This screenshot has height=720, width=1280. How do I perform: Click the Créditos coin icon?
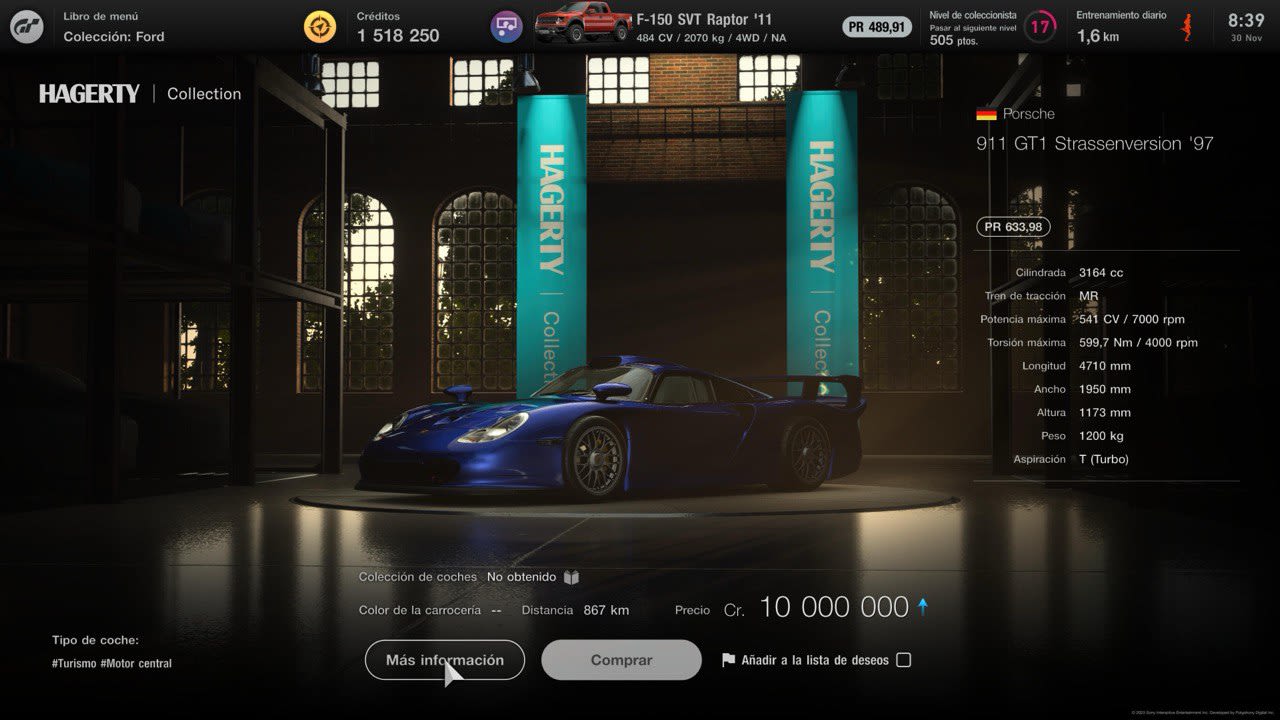pyautogui.click(x=320, y=27)
